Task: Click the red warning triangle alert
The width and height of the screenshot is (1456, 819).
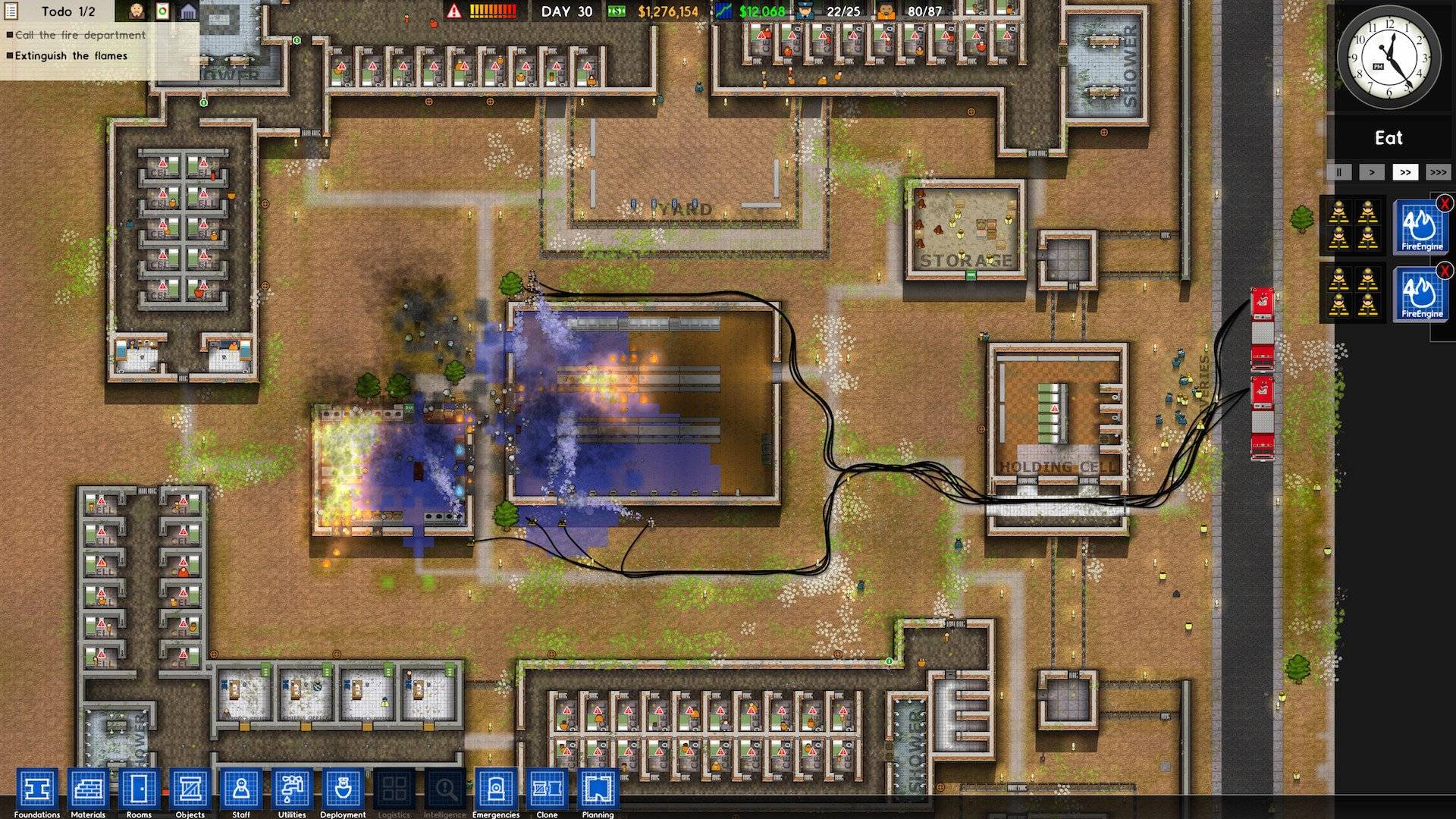Action: coord(453,11)
